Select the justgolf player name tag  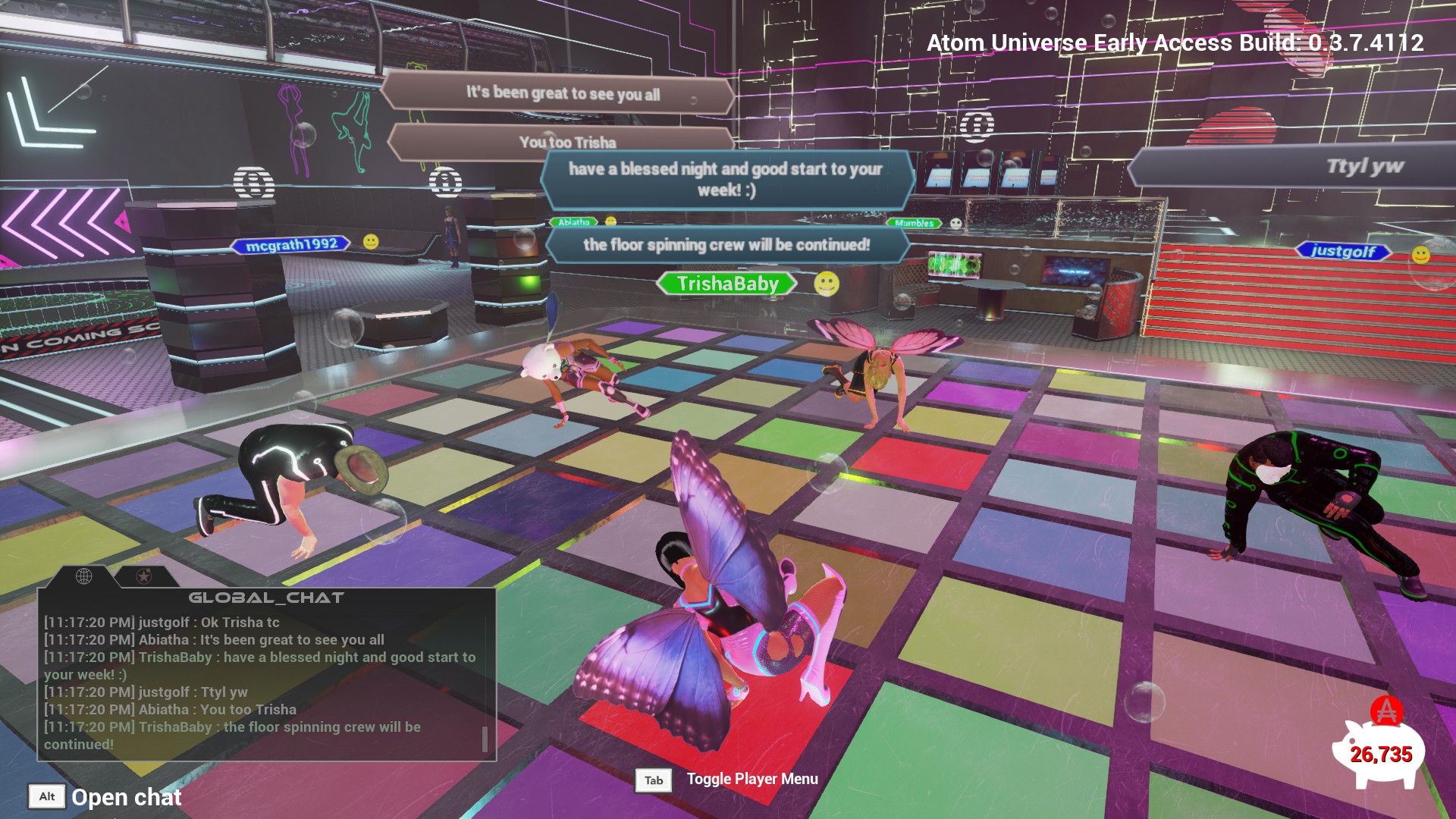tap(1343, 251)
